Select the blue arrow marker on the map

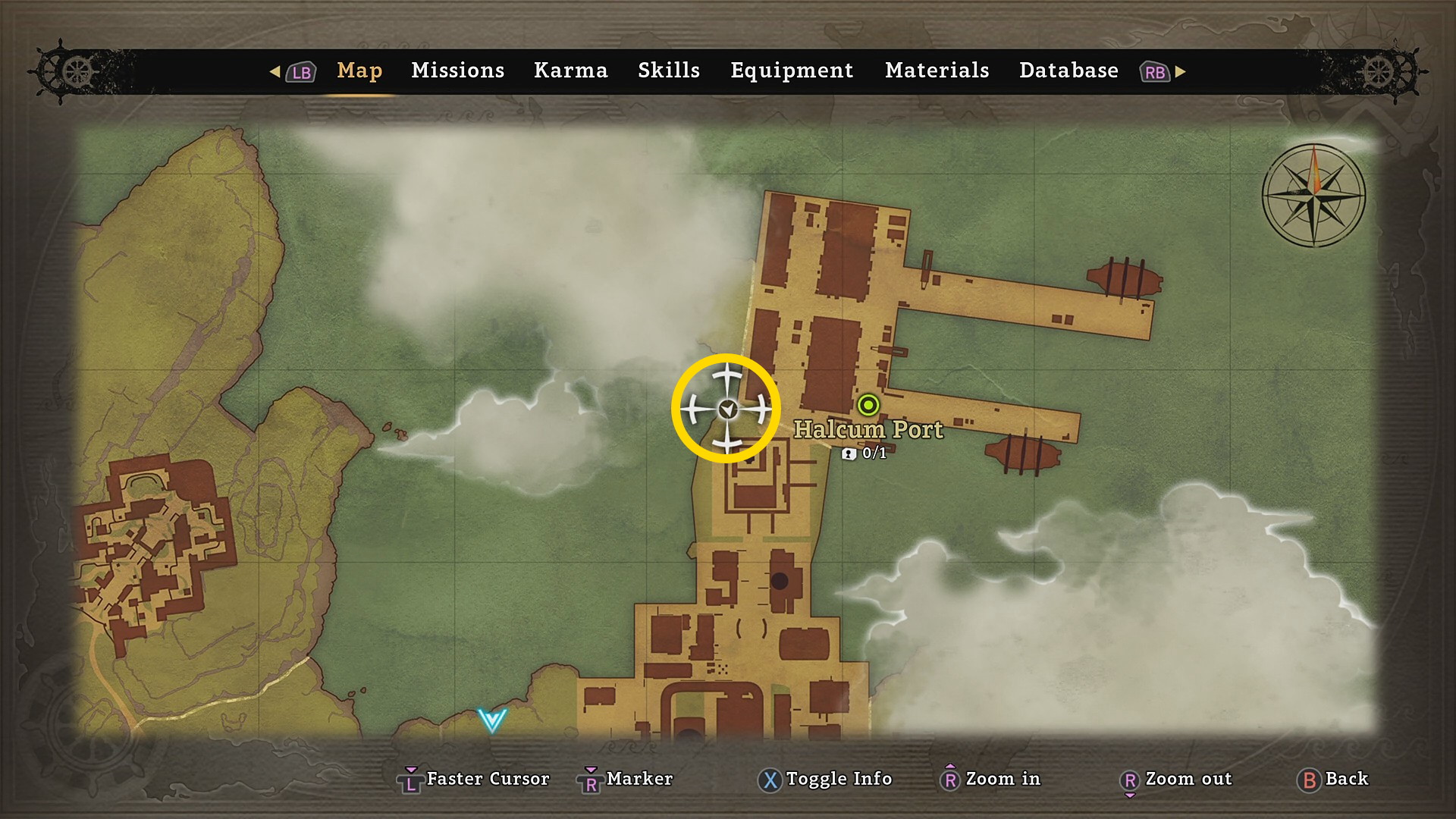point(491,719)
